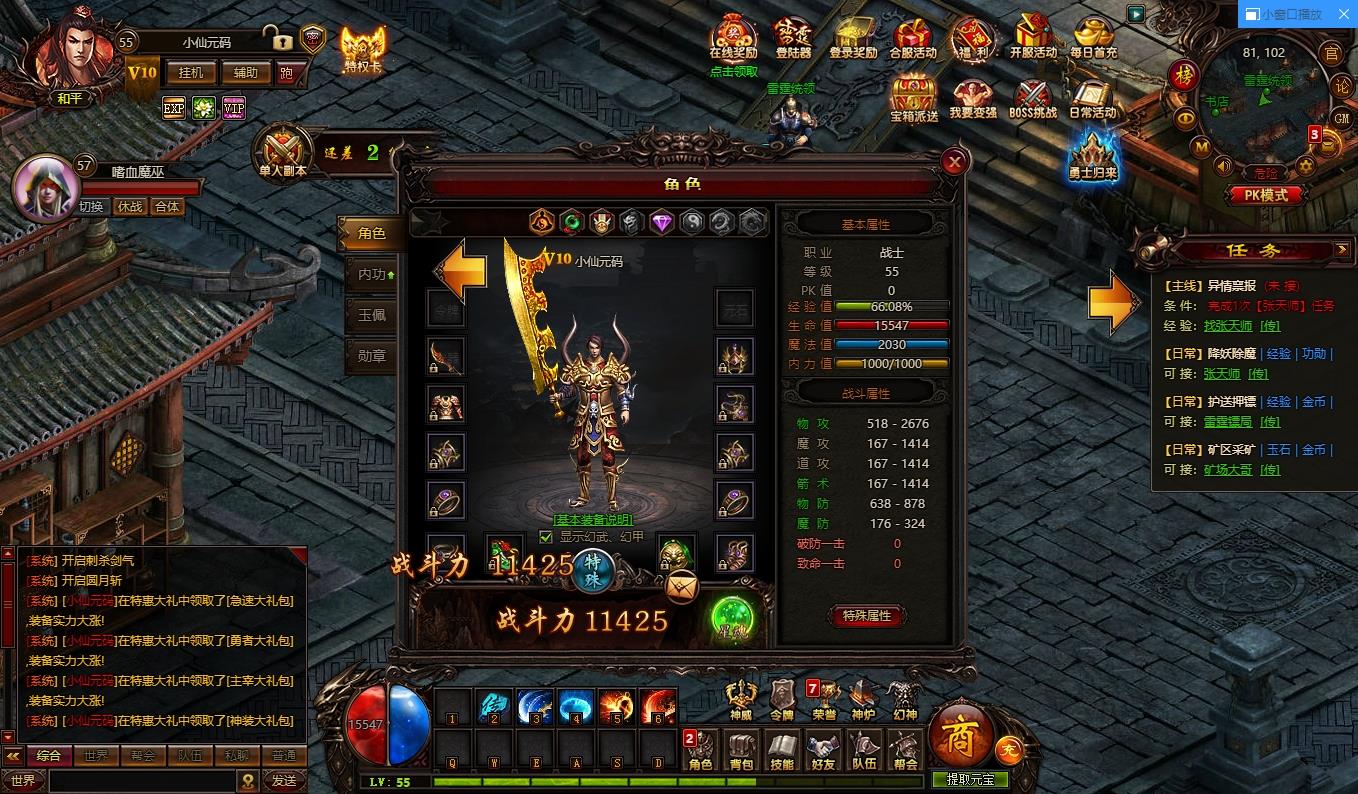The height and width of the screenshot is (794, 1358).
Task: Switch to the 内功 tab
Action: 372,273
